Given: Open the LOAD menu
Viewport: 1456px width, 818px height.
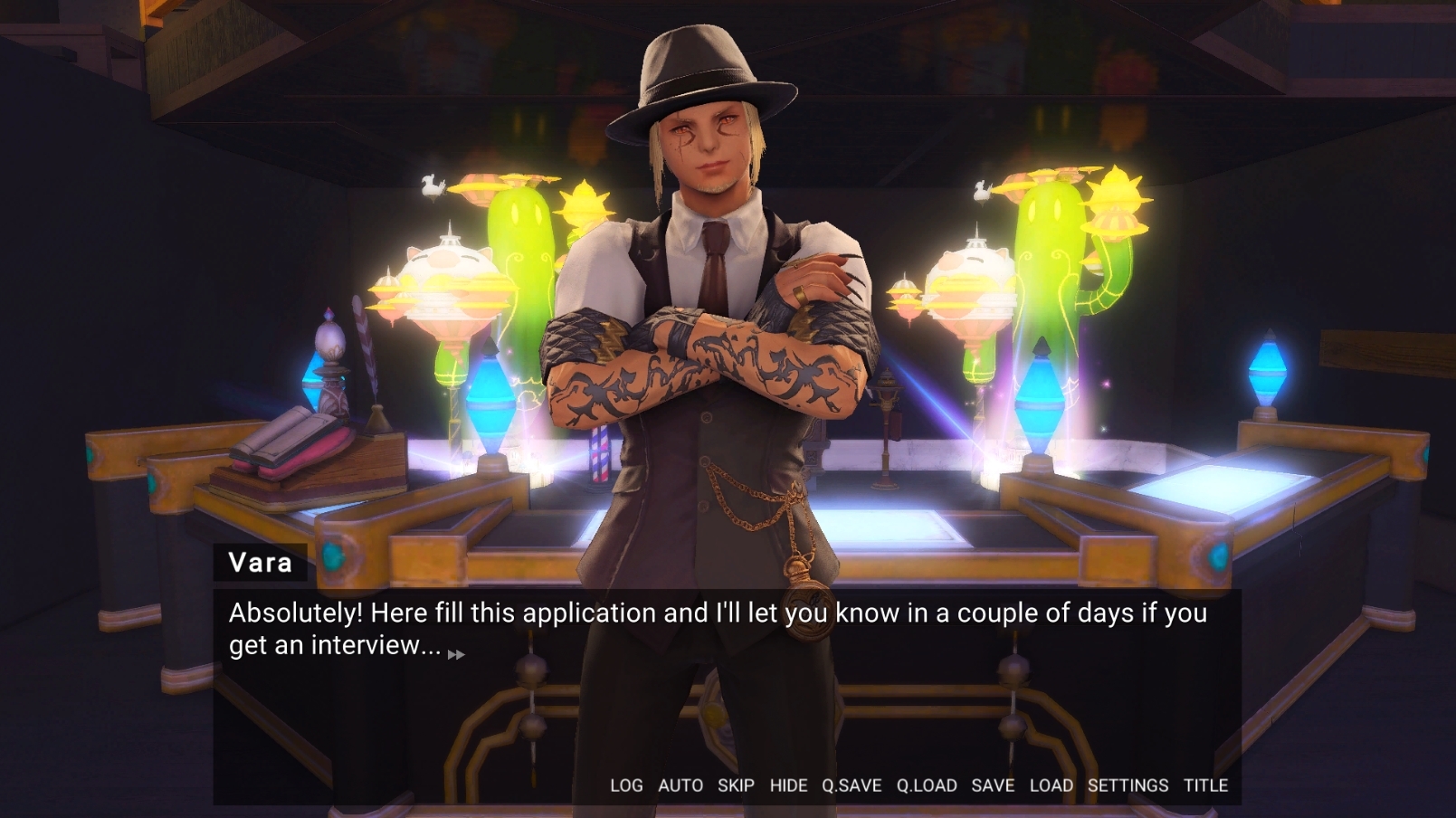Looking at the screenshot, I should 1051,785.
